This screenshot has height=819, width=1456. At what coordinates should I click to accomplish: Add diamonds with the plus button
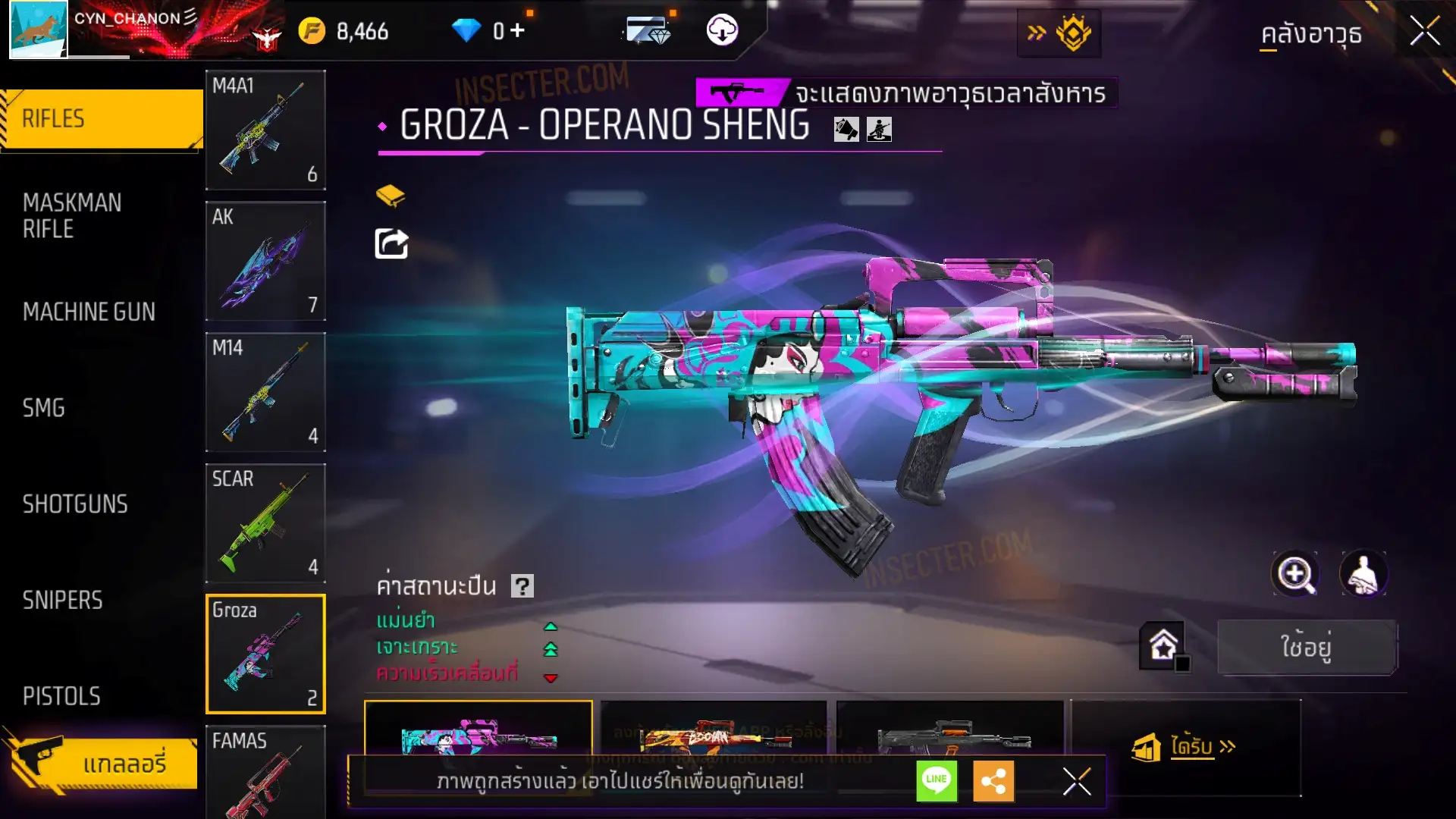click(x=517, y=31)
